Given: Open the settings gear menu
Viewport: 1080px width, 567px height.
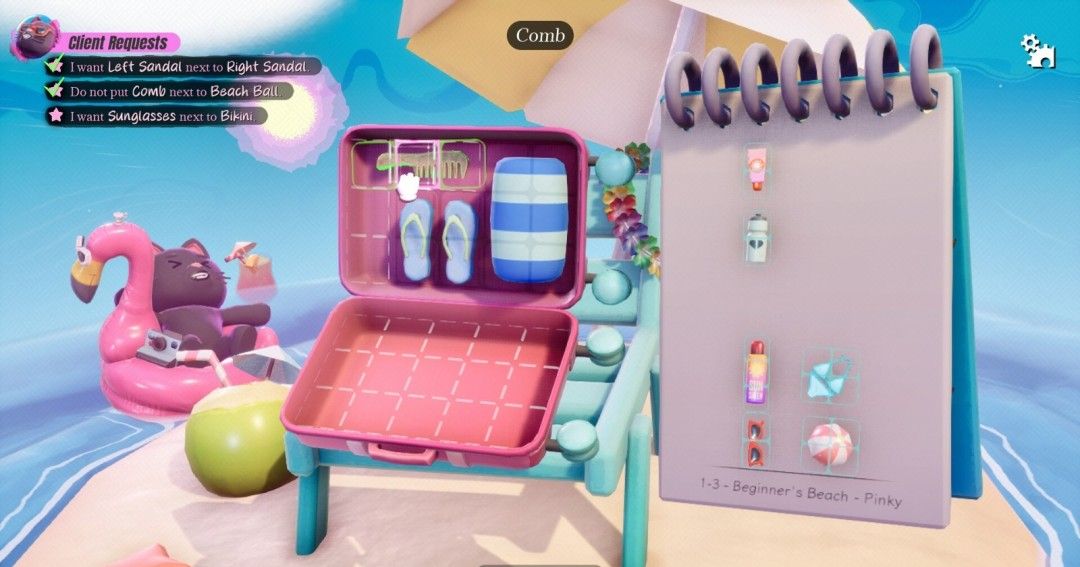Looking at the screenshot, I should 1037,50.
